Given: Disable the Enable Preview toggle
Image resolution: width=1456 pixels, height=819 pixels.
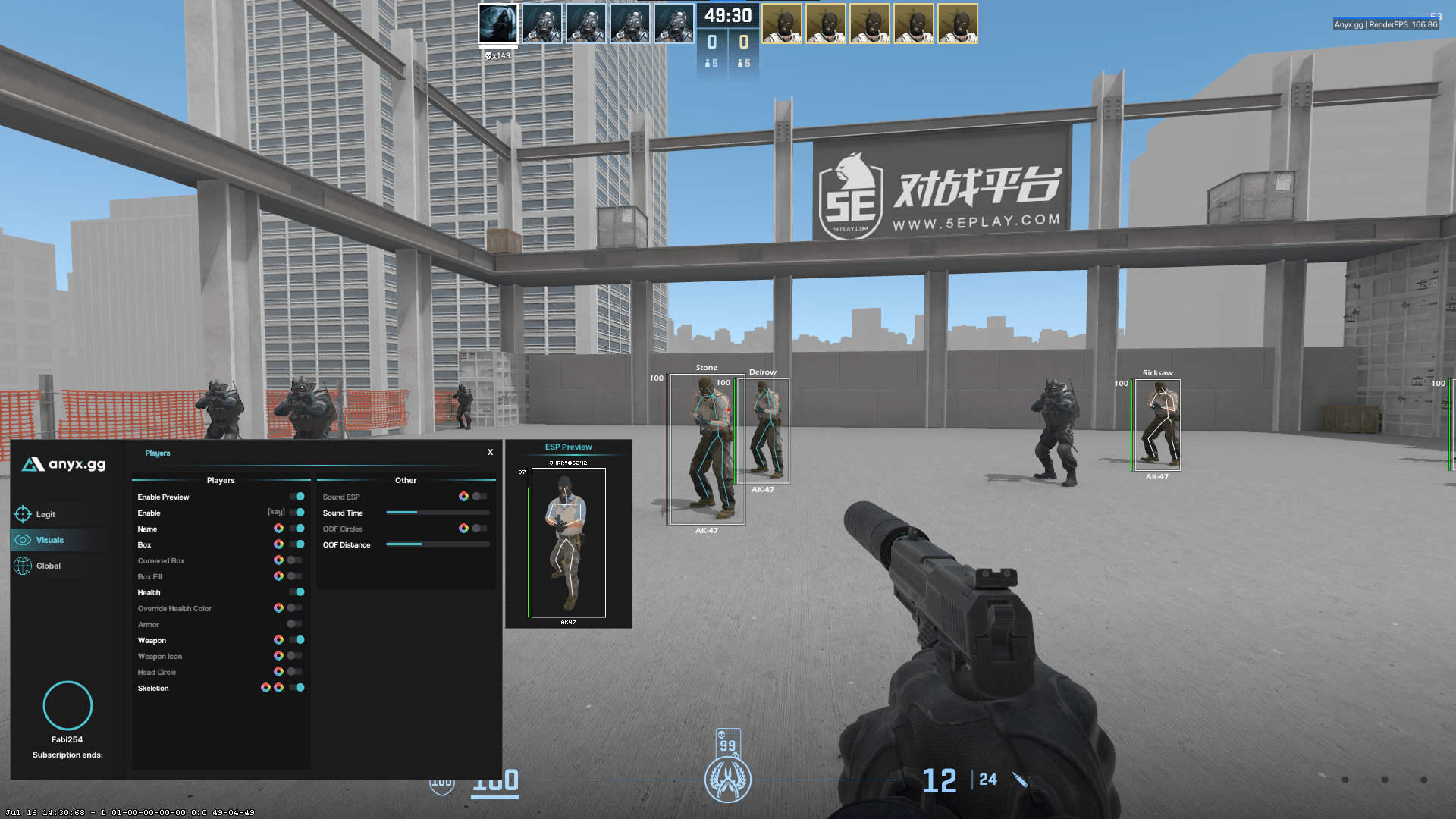Looking at the screenshot, I should [x=297, y=497].
